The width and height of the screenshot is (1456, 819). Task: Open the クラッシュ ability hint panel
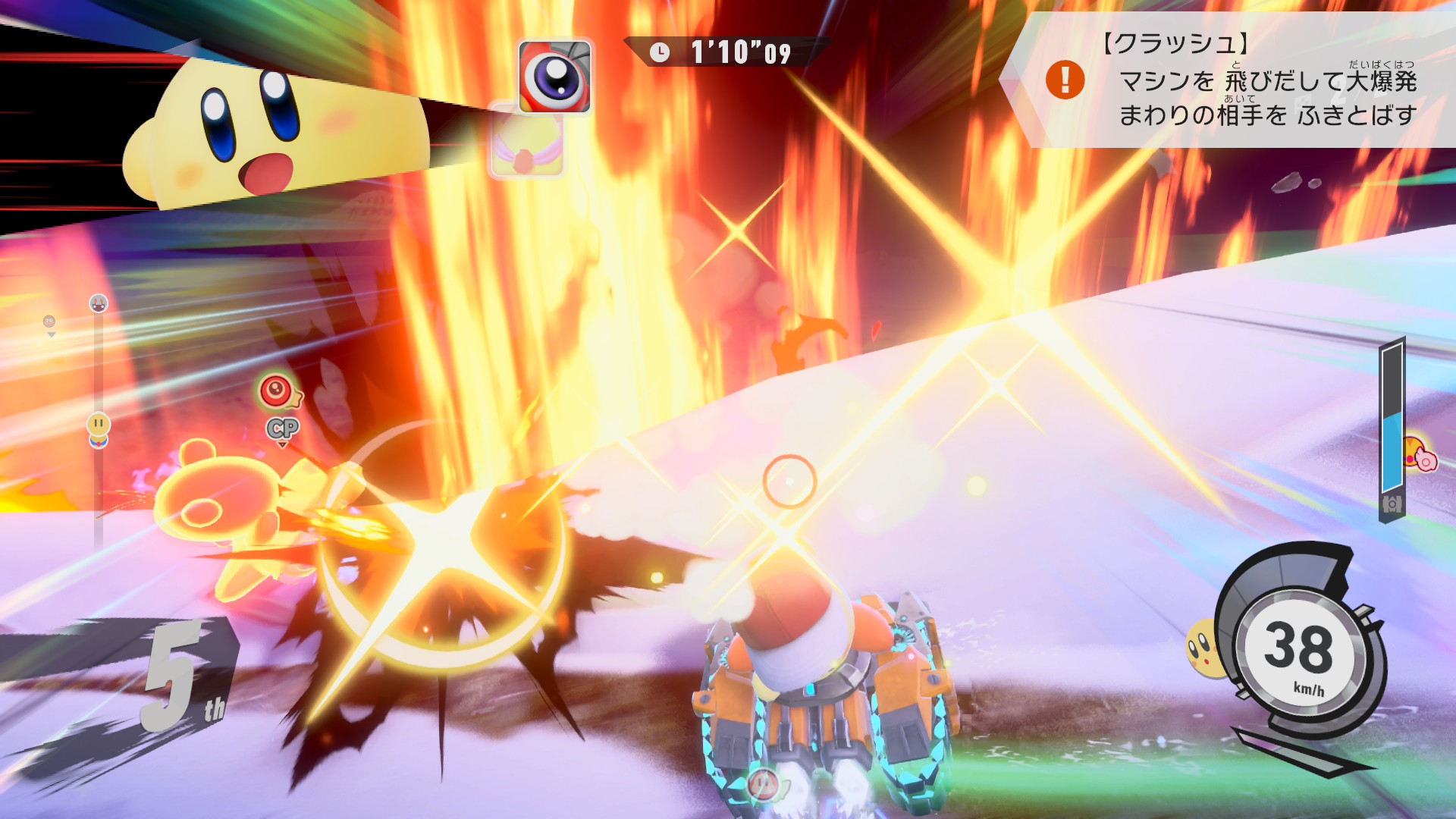(1244, 80)
